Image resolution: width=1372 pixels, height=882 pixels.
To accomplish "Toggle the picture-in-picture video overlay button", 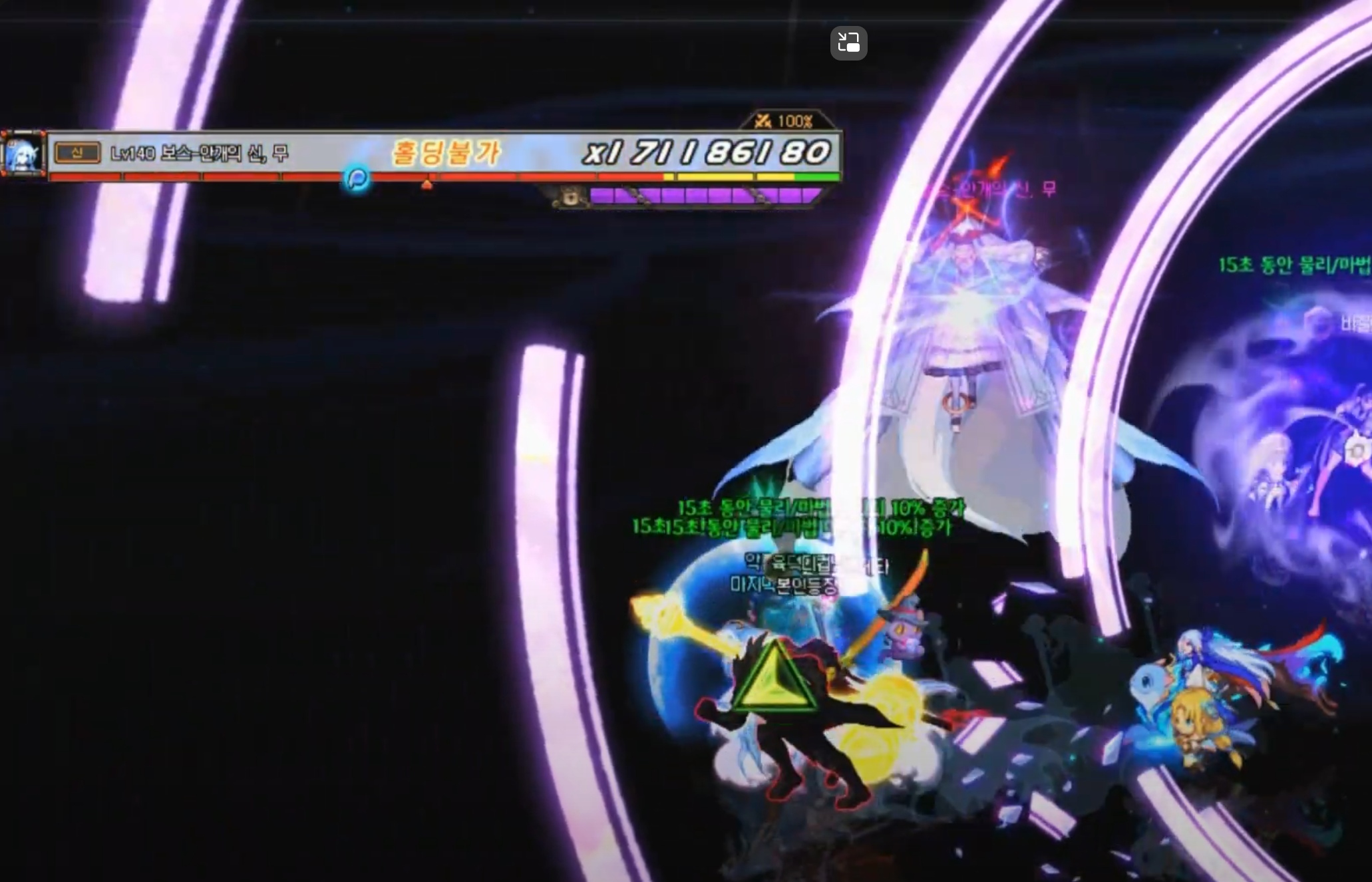I will (x=848, y=43).
